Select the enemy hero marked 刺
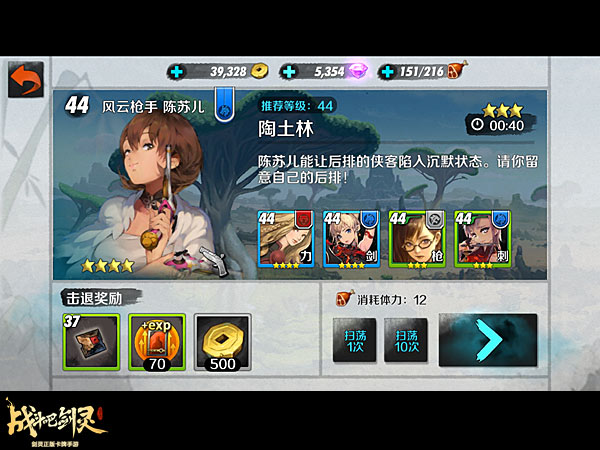This screenshot has height=450, width=600. (480, 239)
